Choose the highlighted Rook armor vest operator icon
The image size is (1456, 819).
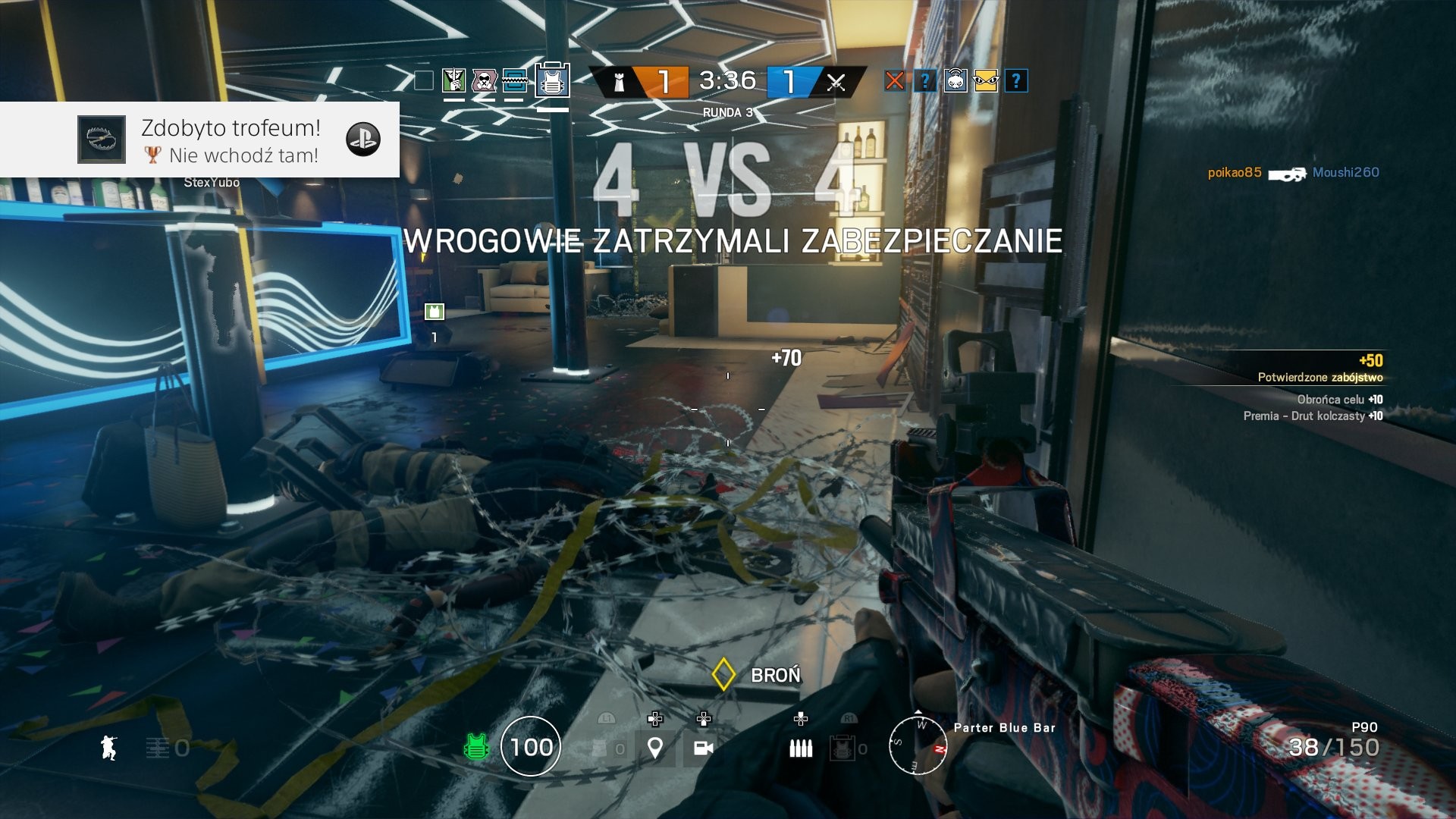pos(551,80)
